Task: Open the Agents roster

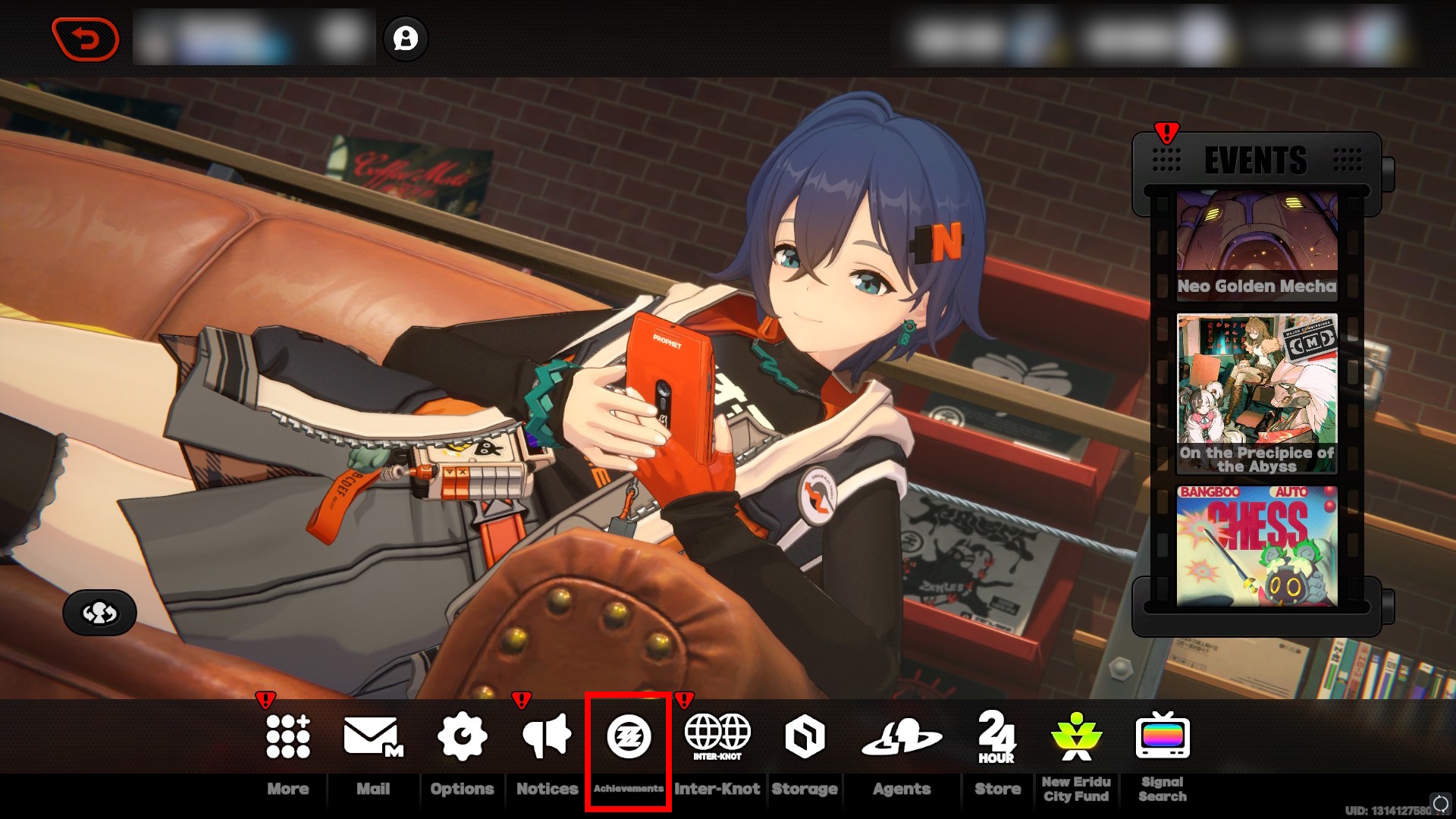Action: point(902,736)
